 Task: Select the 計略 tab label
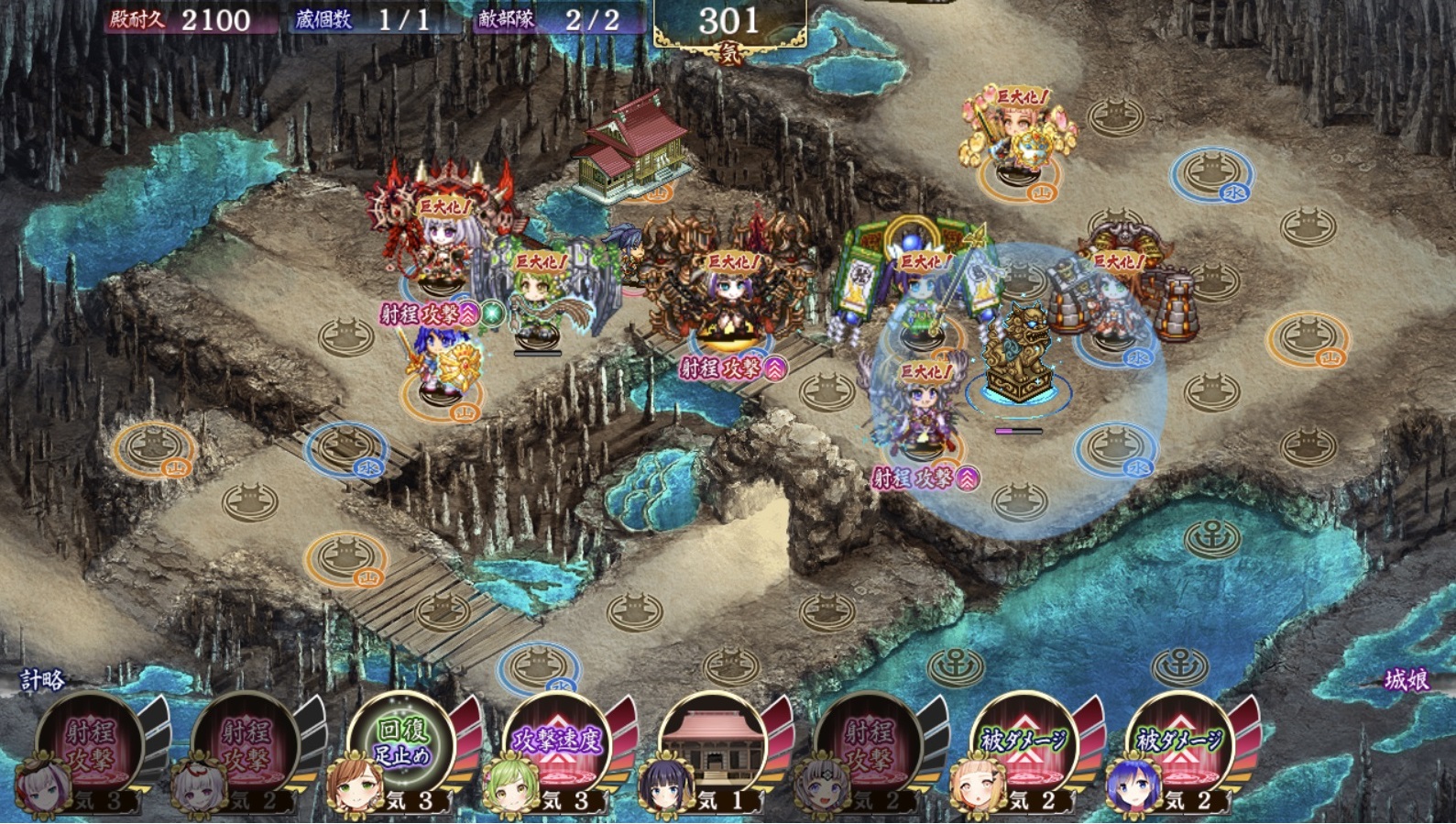(43, 680)
